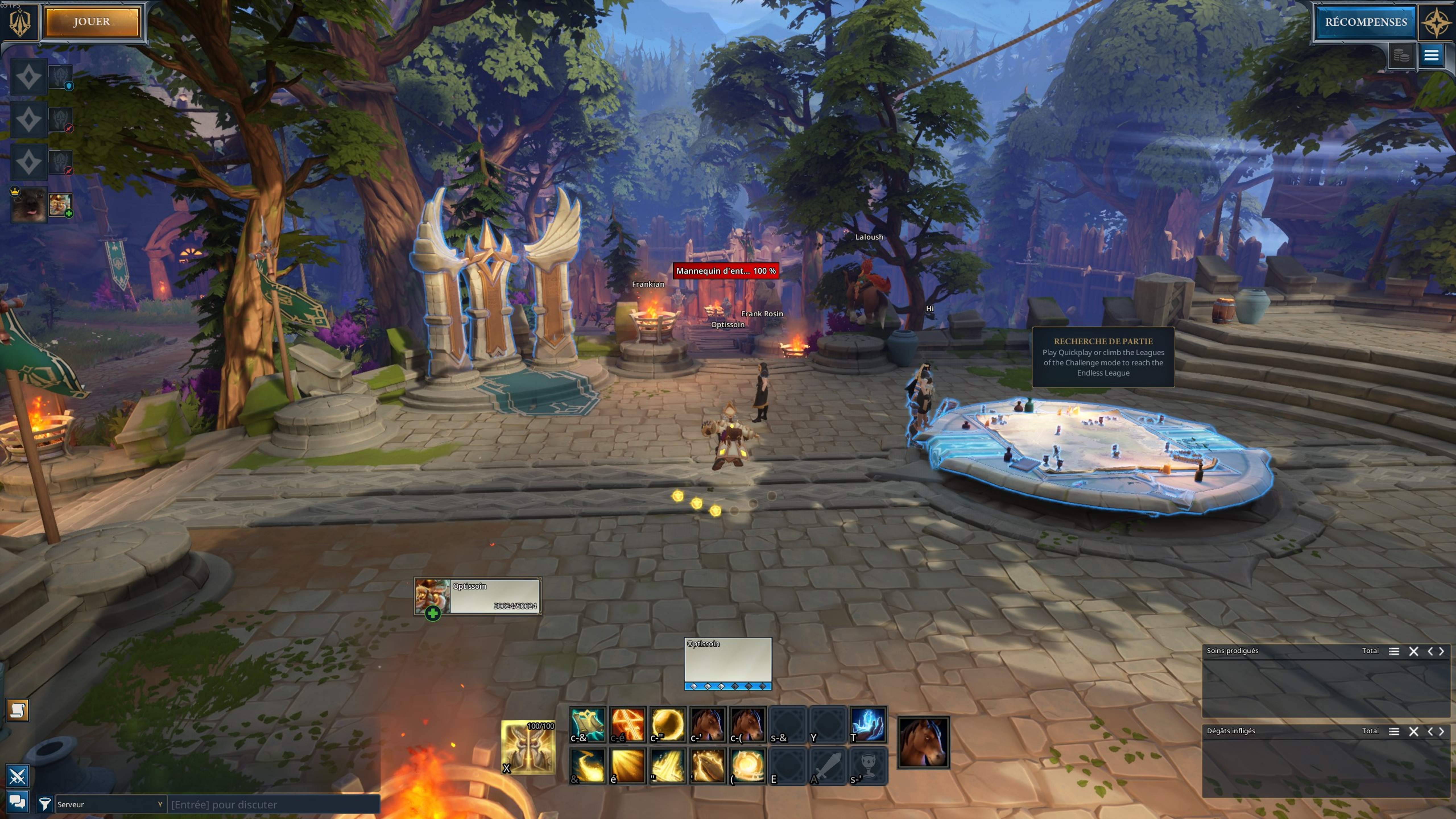Toggle the list view on the Dégâts infligés panel
Image resolution: width=1456 pixels, height=819 pixels.
point(1394,731)
